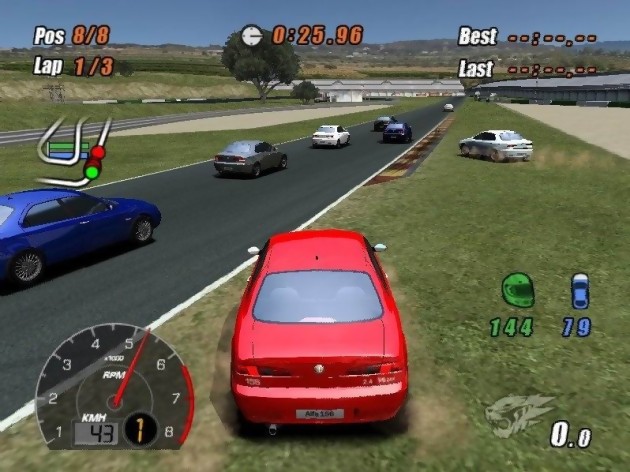Click the RPM tachometer gauge
This screenshot has width=630, height=472.
click(111, 383)
